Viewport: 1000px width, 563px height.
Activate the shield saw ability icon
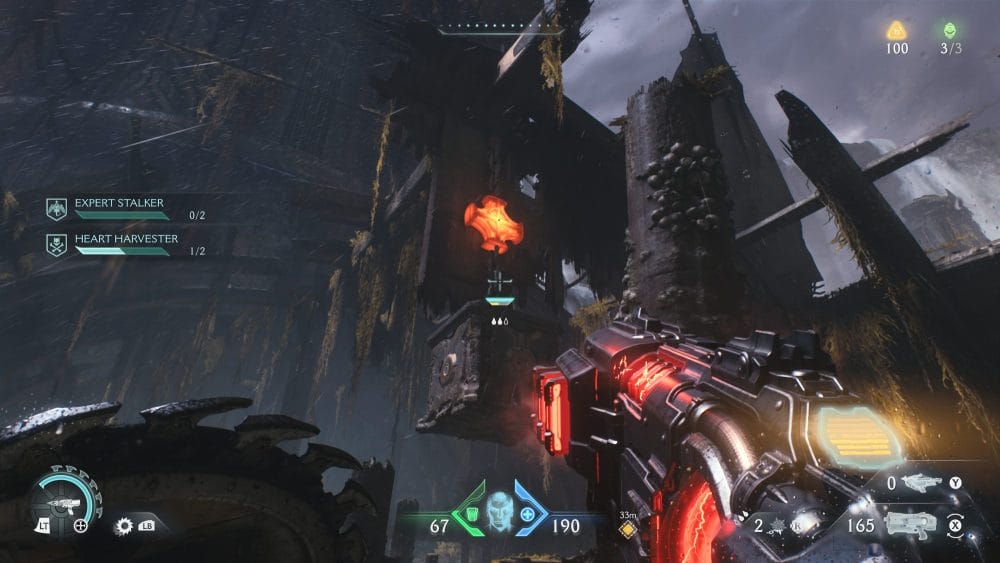(125, 524)
